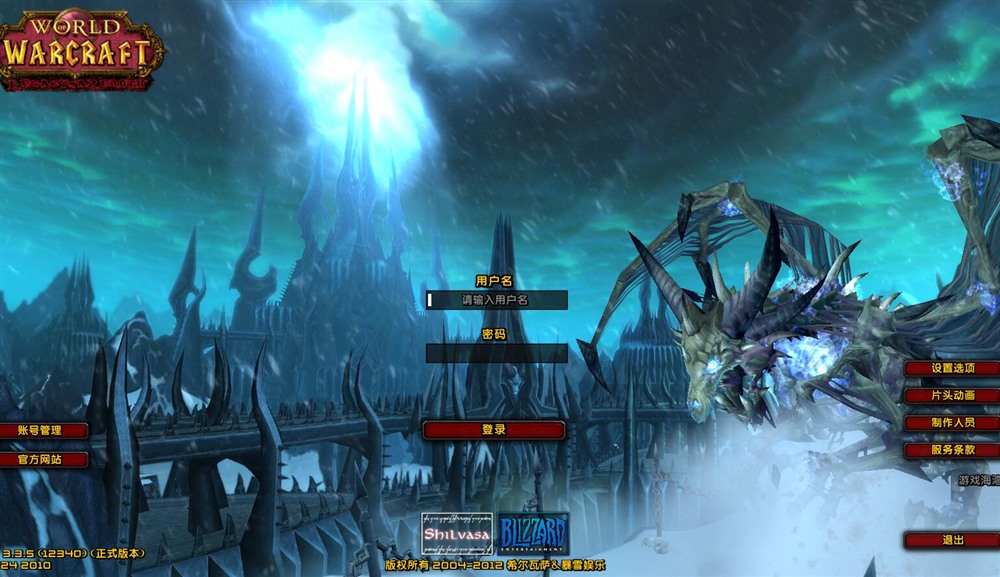Quit the game with 退出
Viewport: 1000px width, 577px height.
tap(952, 540)
